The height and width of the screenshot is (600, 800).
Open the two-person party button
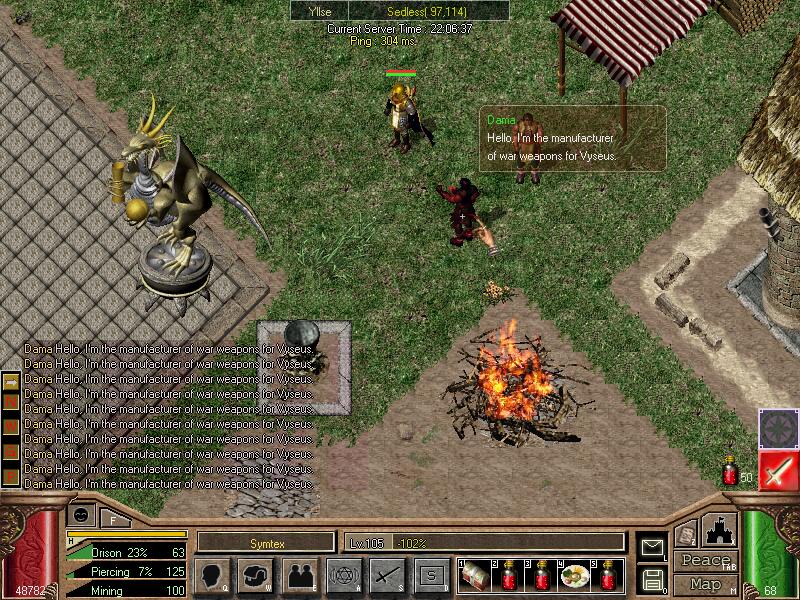301,575
